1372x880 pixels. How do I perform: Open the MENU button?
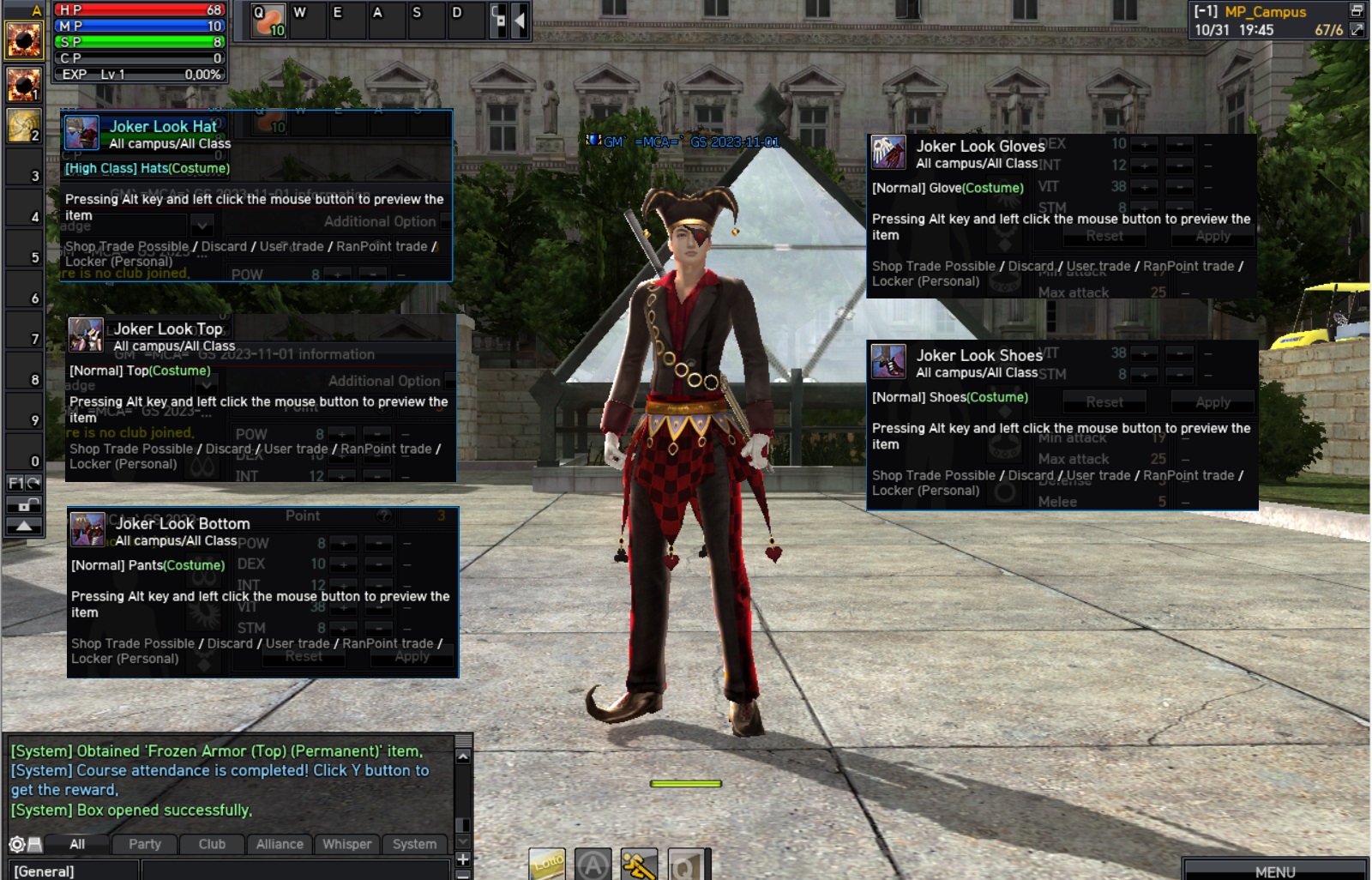(x=1274, y=871)
